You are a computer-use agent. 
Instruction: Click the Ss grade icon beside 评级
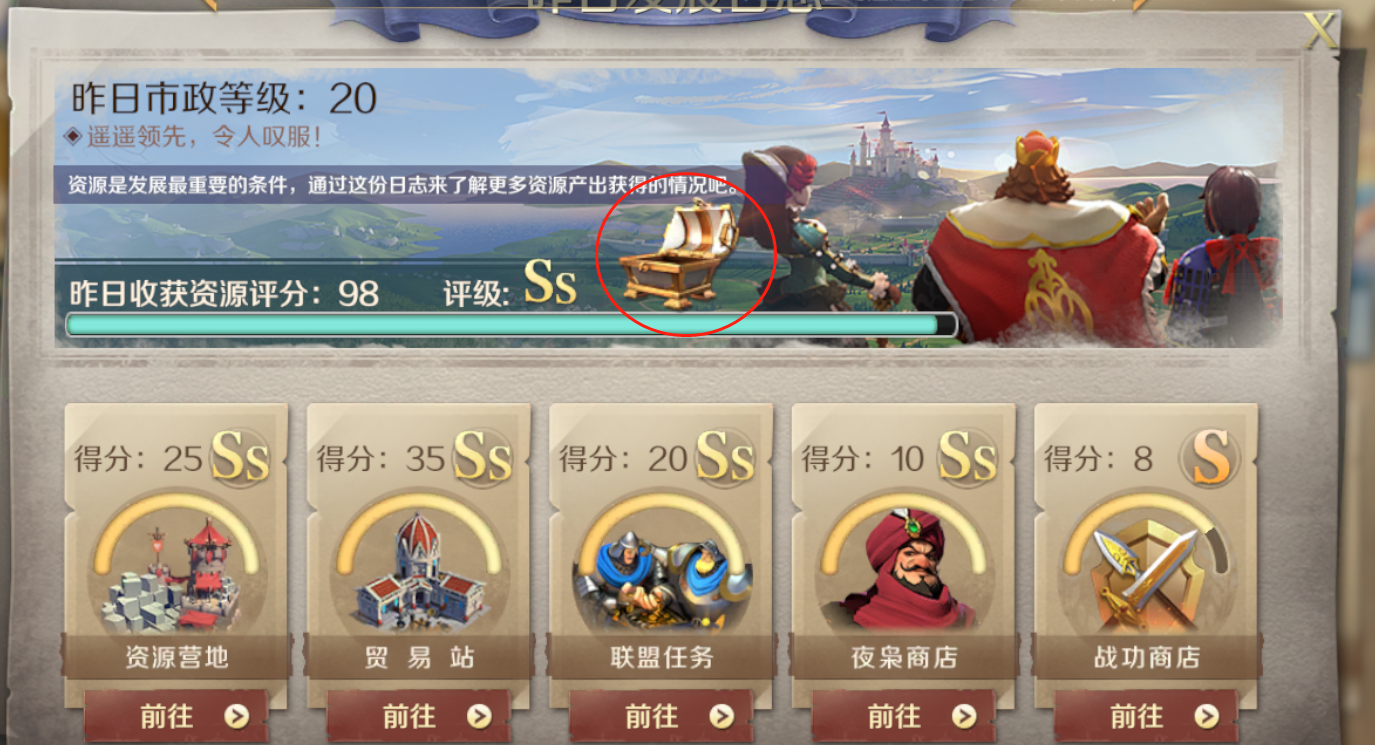(x=546, y=287)
